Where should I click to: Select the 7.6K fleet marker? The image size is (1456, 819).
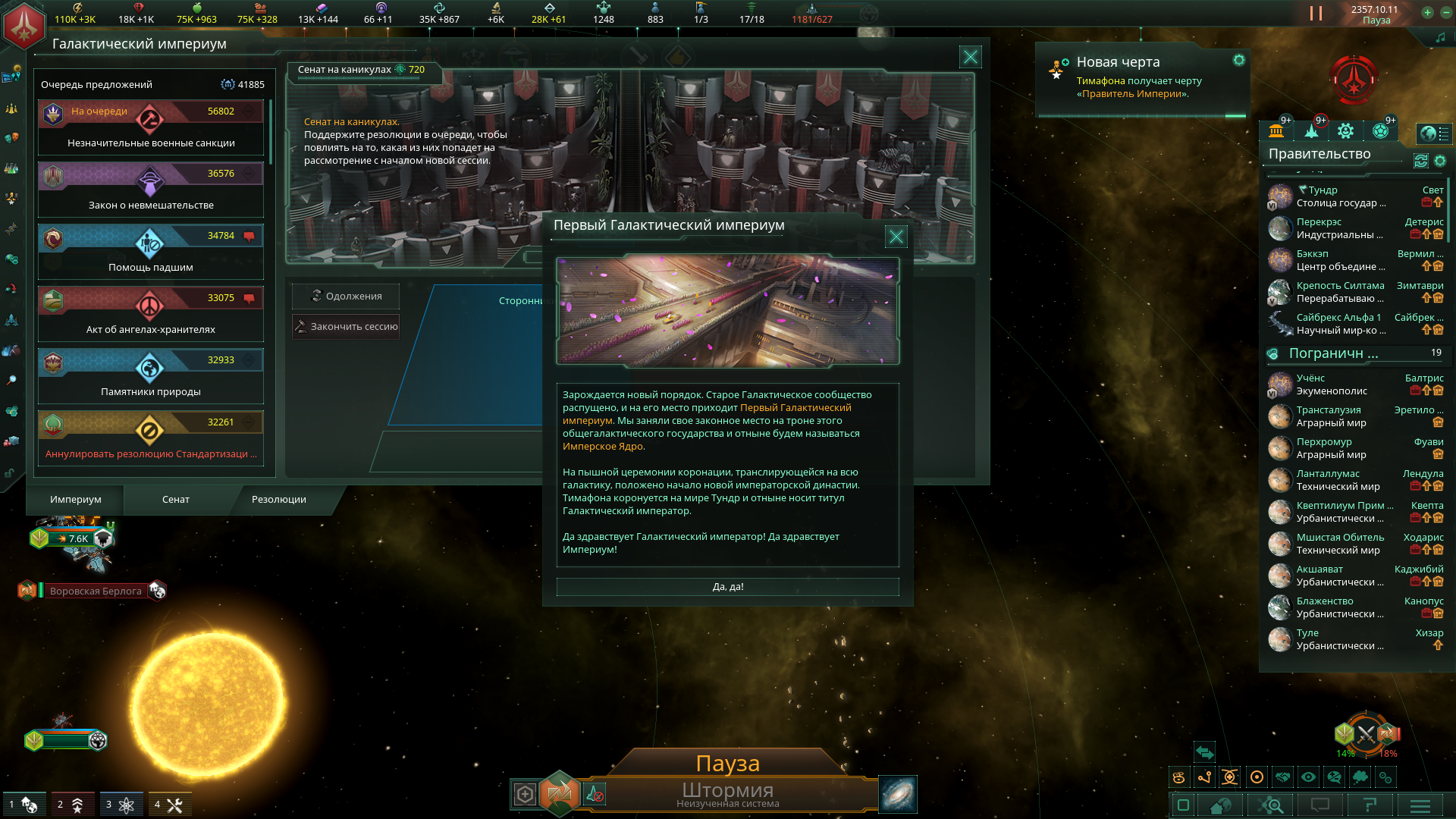[x=73, y=538]
